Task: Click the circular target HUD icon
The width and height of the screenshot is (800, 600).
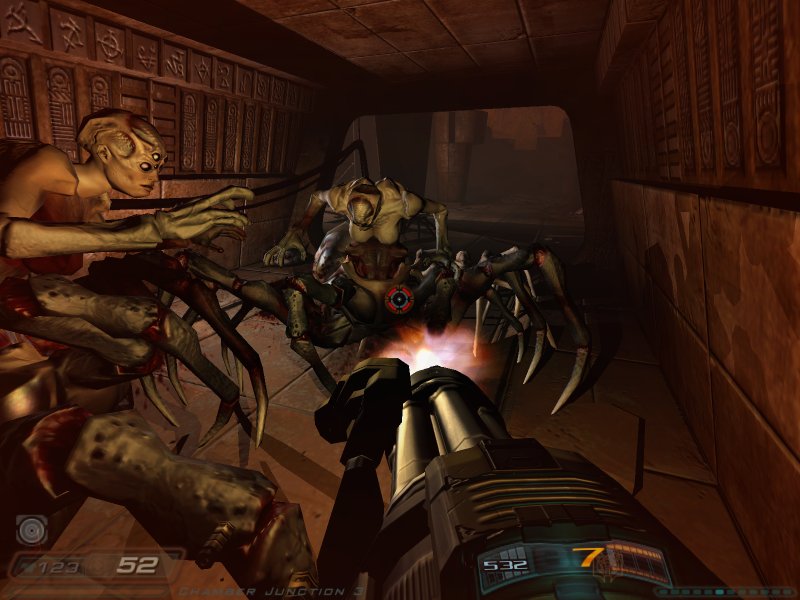Action: click(x=31, y=529)
